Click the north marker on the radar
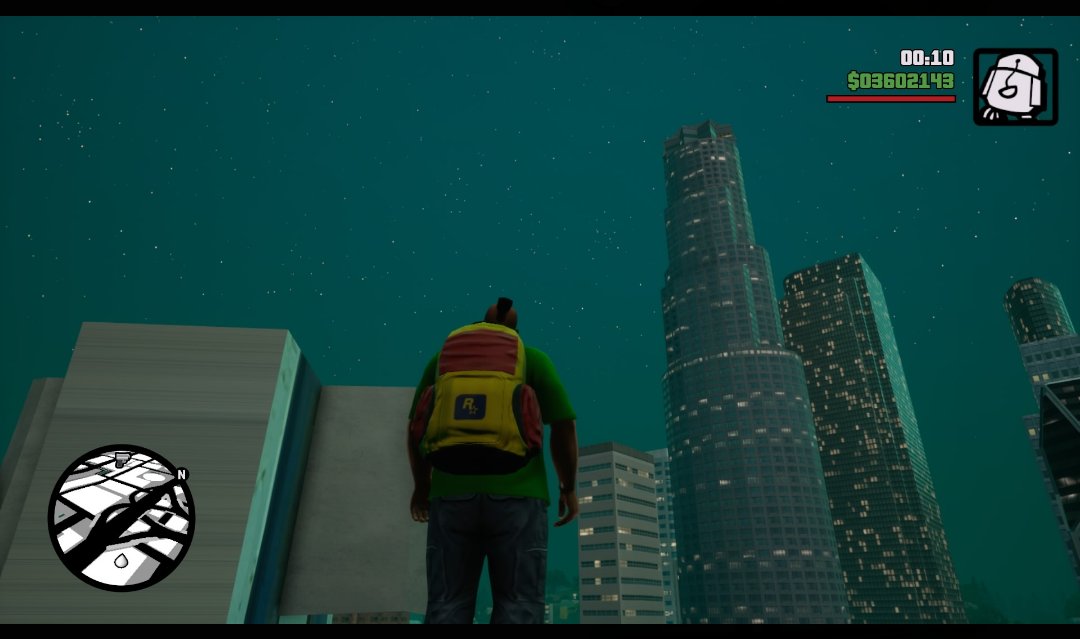Viewport: 1080px width, 639px height. (x=182, y=474)
